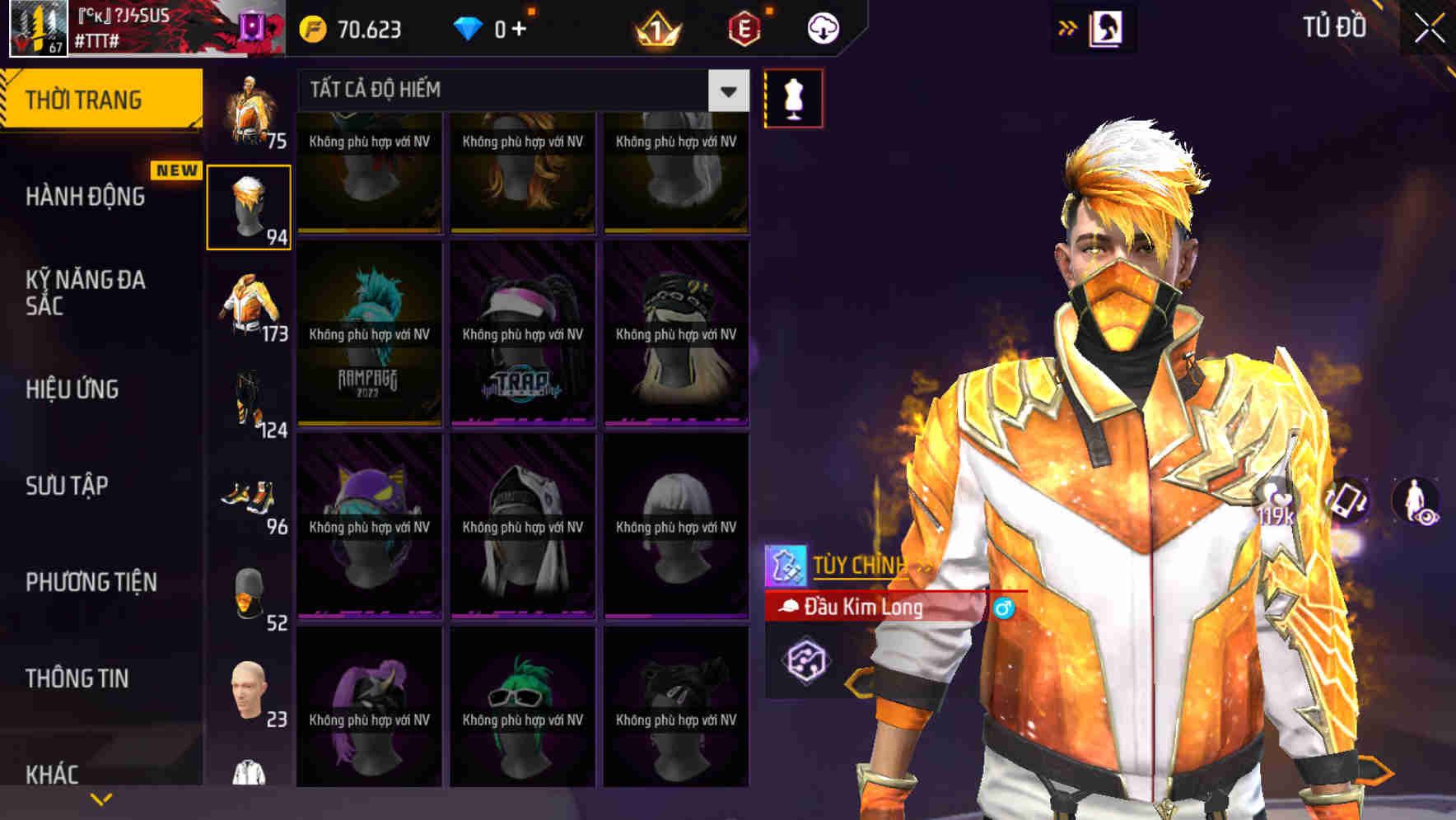Collapse the wardrobe using the double-arrow chevron
1456x820 pixels.
coord(1069,26)
